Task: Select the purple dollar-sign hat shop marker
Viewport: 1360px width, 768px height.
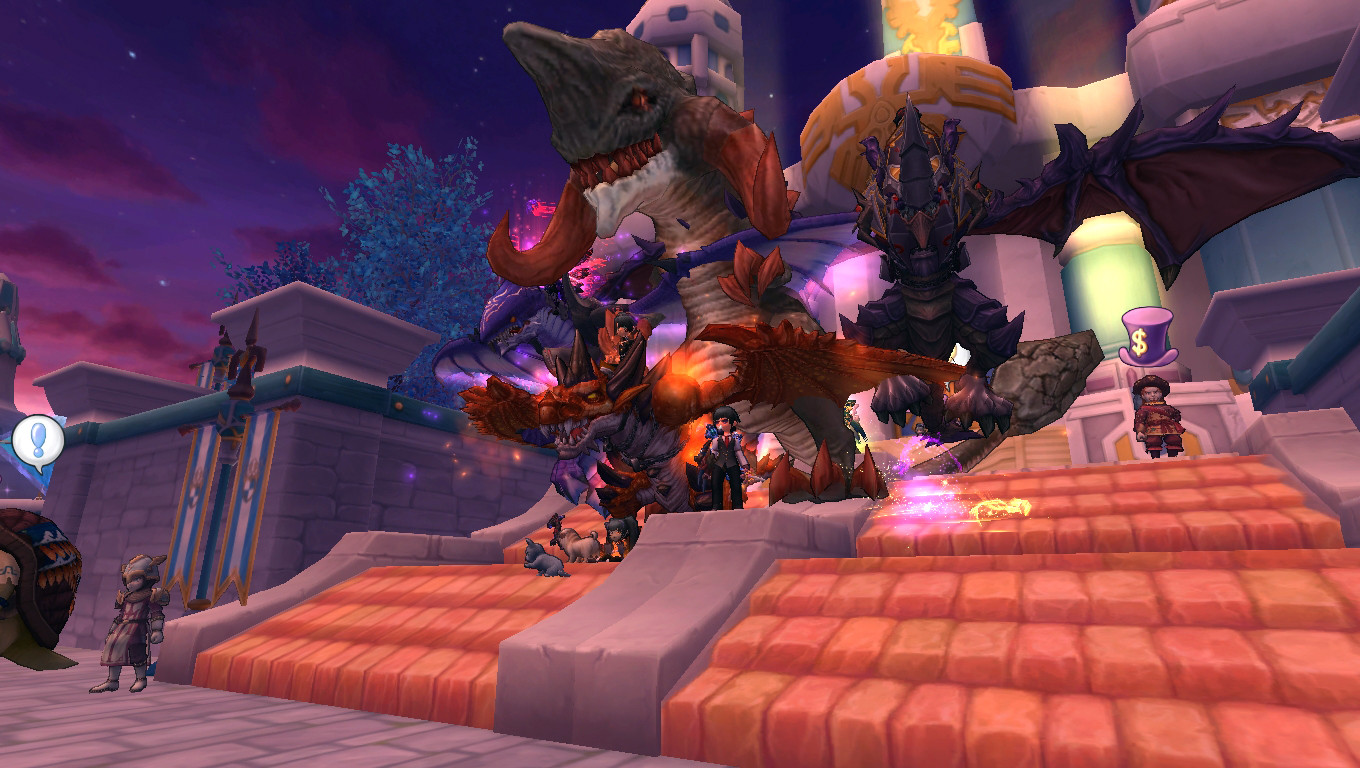Action: tap(1145, 338)
